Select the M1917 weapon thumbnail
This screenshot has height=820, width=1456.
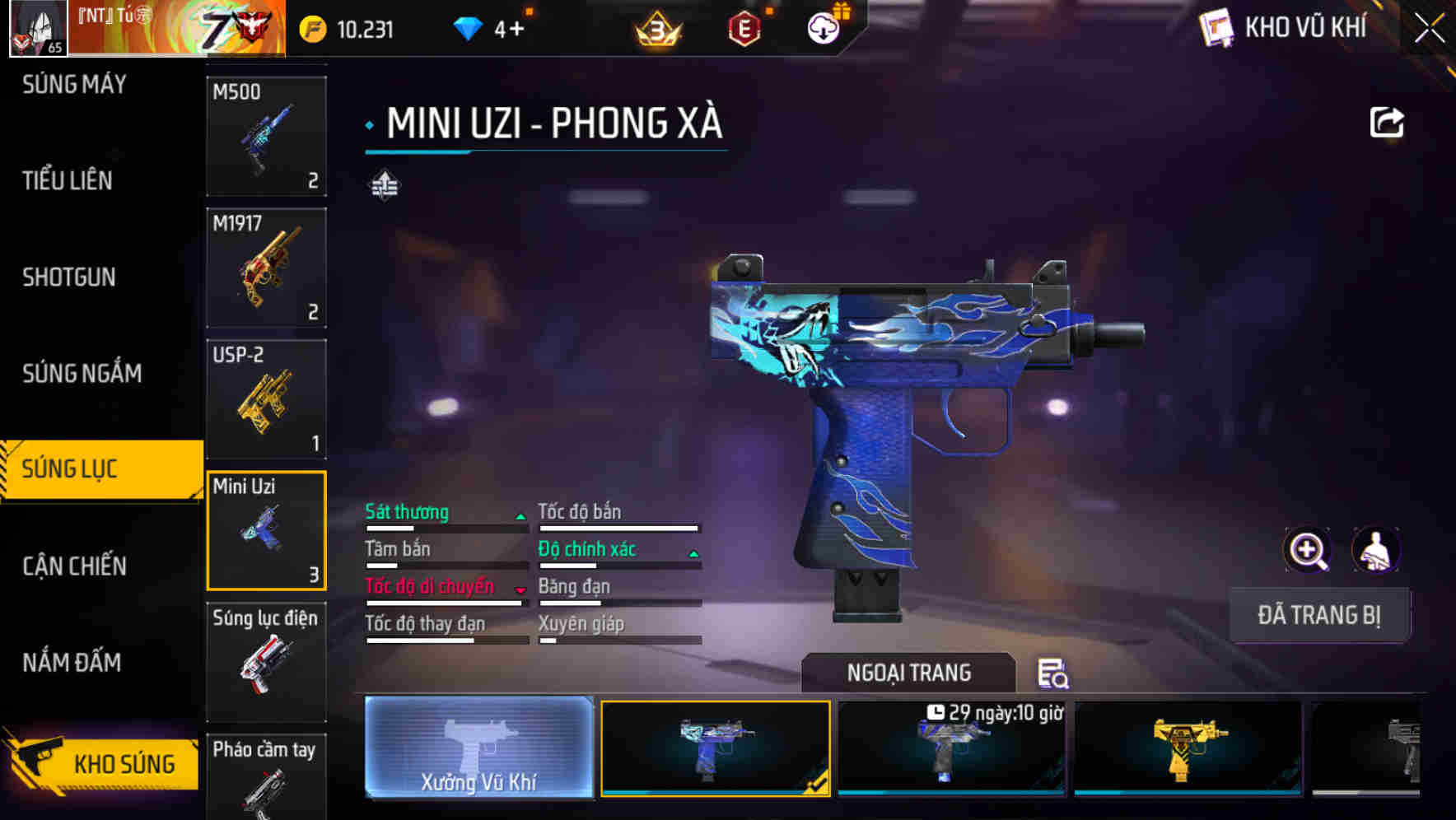coord(266,268)
